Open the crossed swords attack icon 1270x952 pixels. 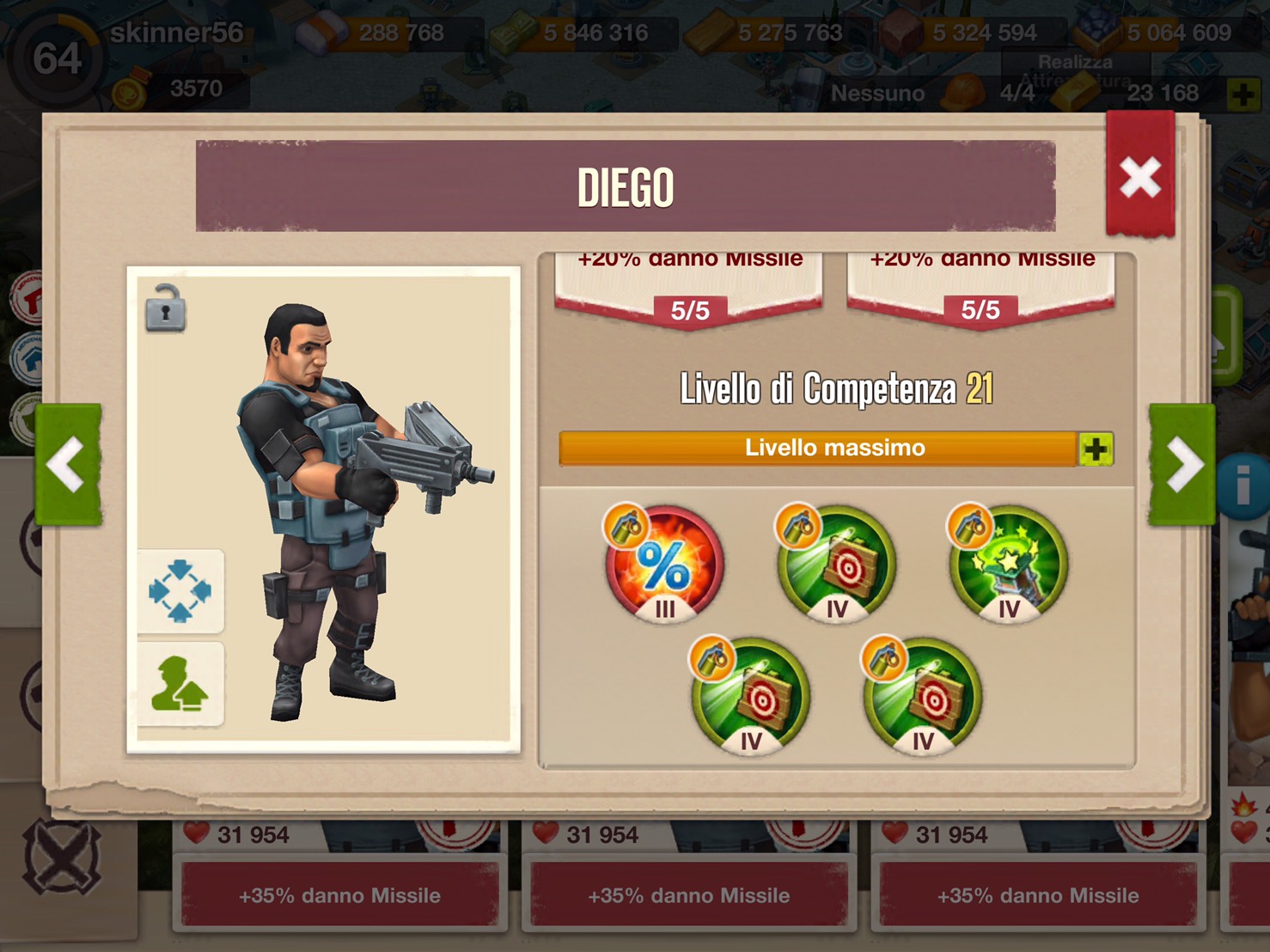pyautogui.click(x=62, y=857)
